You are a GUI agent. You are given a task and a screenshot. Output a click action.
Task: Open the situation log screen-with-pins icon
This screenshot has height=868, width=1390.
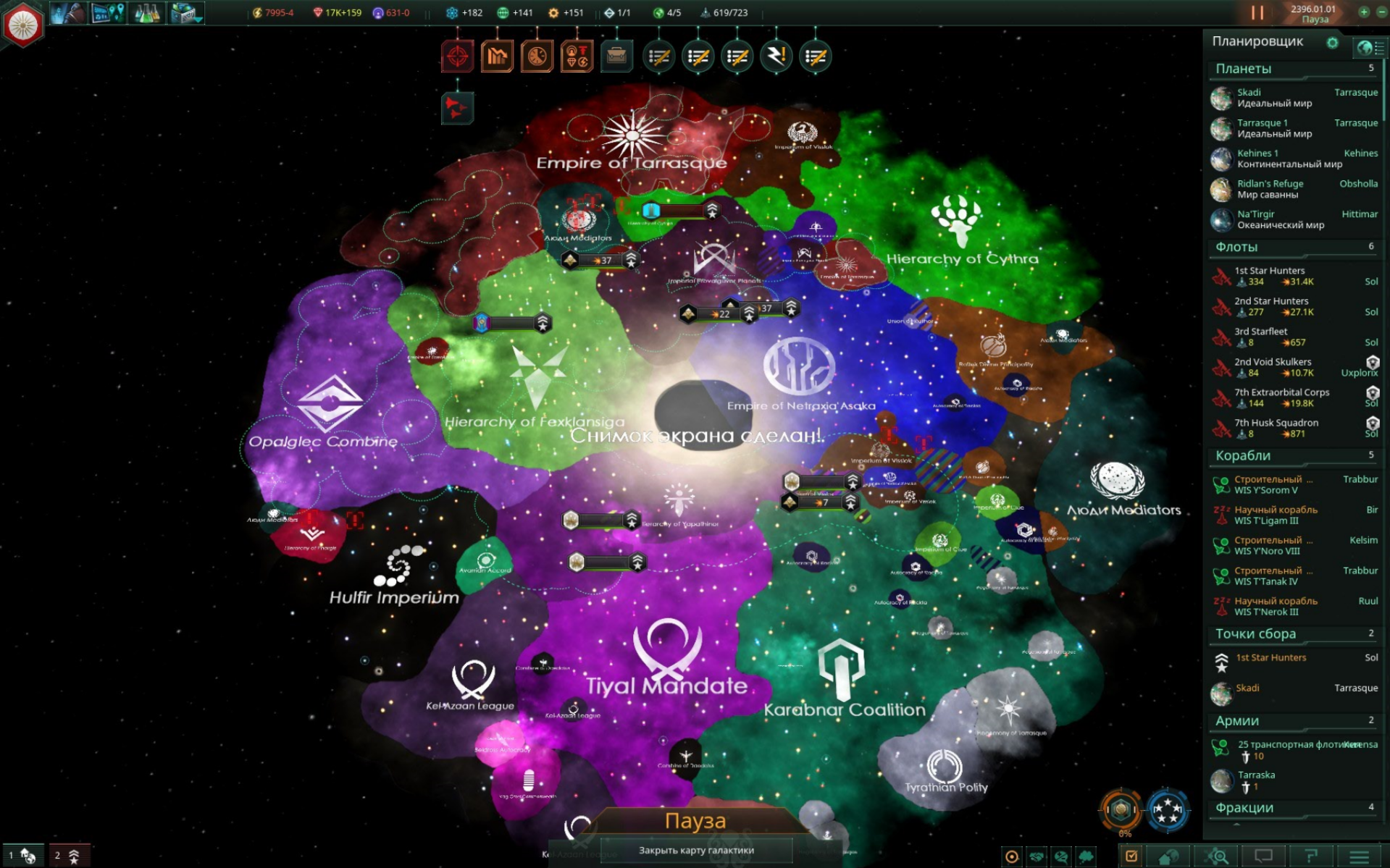tap(107, 12)
